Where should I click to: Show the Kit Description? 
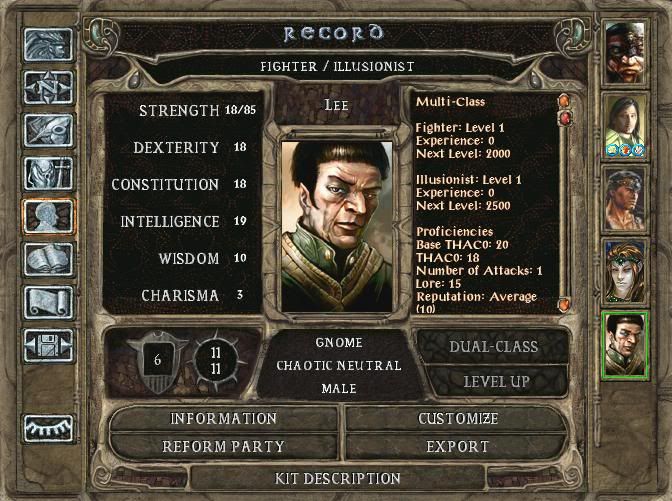tap(337, 479)
